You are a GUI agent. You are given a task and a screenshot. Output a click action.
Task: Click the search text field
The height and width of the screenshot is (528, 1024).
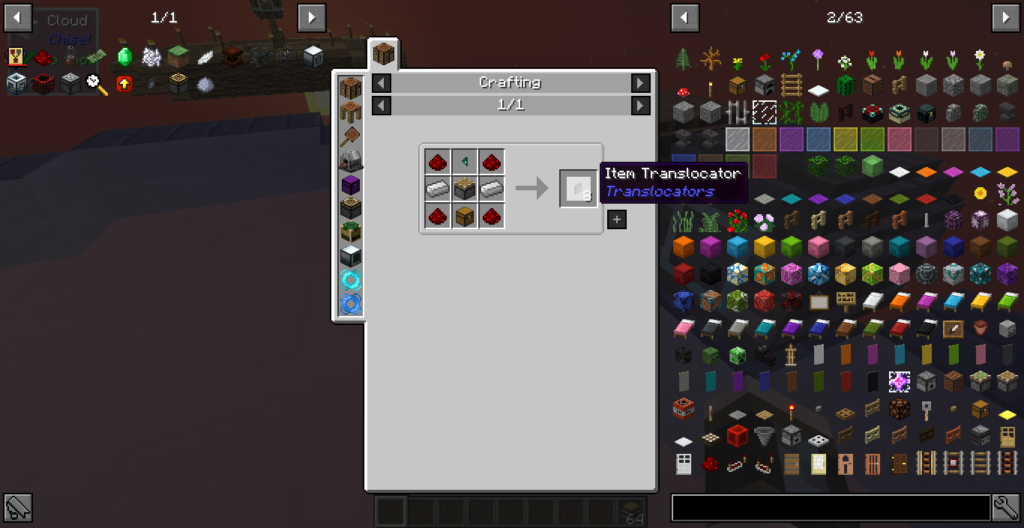(x=830, y=507)
